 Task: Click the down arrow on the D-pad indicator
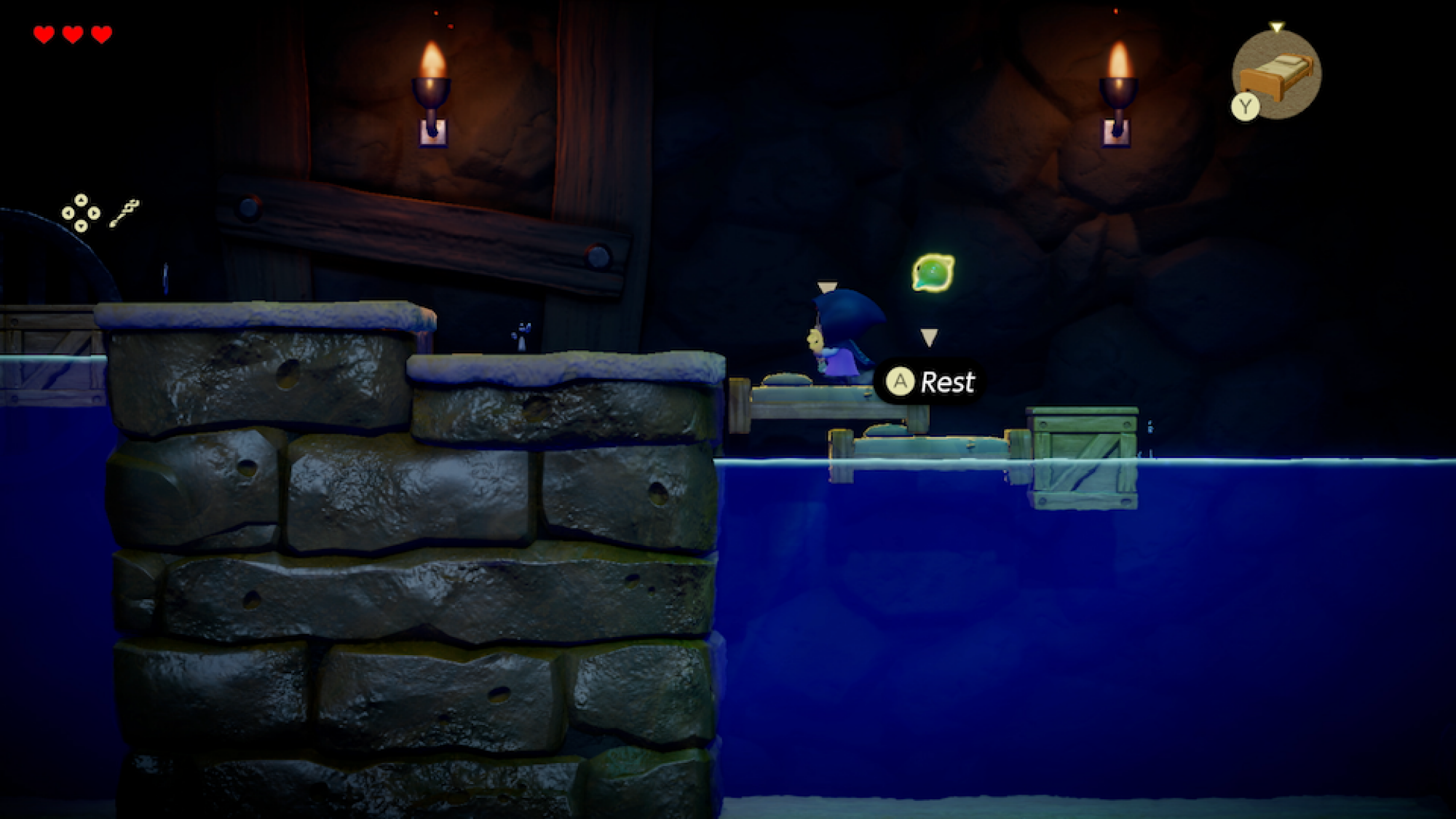coord(81,227)
